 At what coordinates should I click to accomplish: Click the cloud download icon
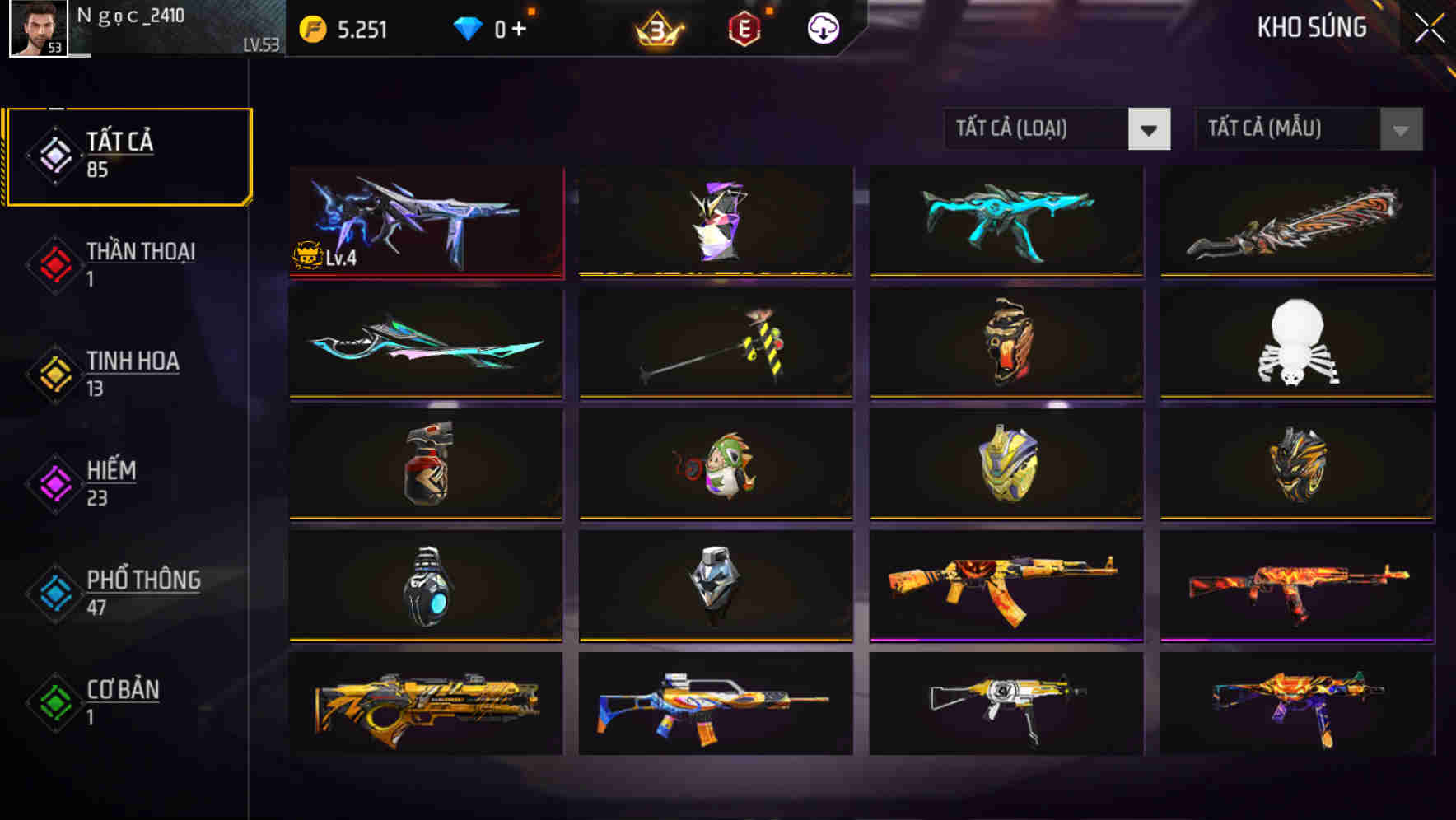821,27
